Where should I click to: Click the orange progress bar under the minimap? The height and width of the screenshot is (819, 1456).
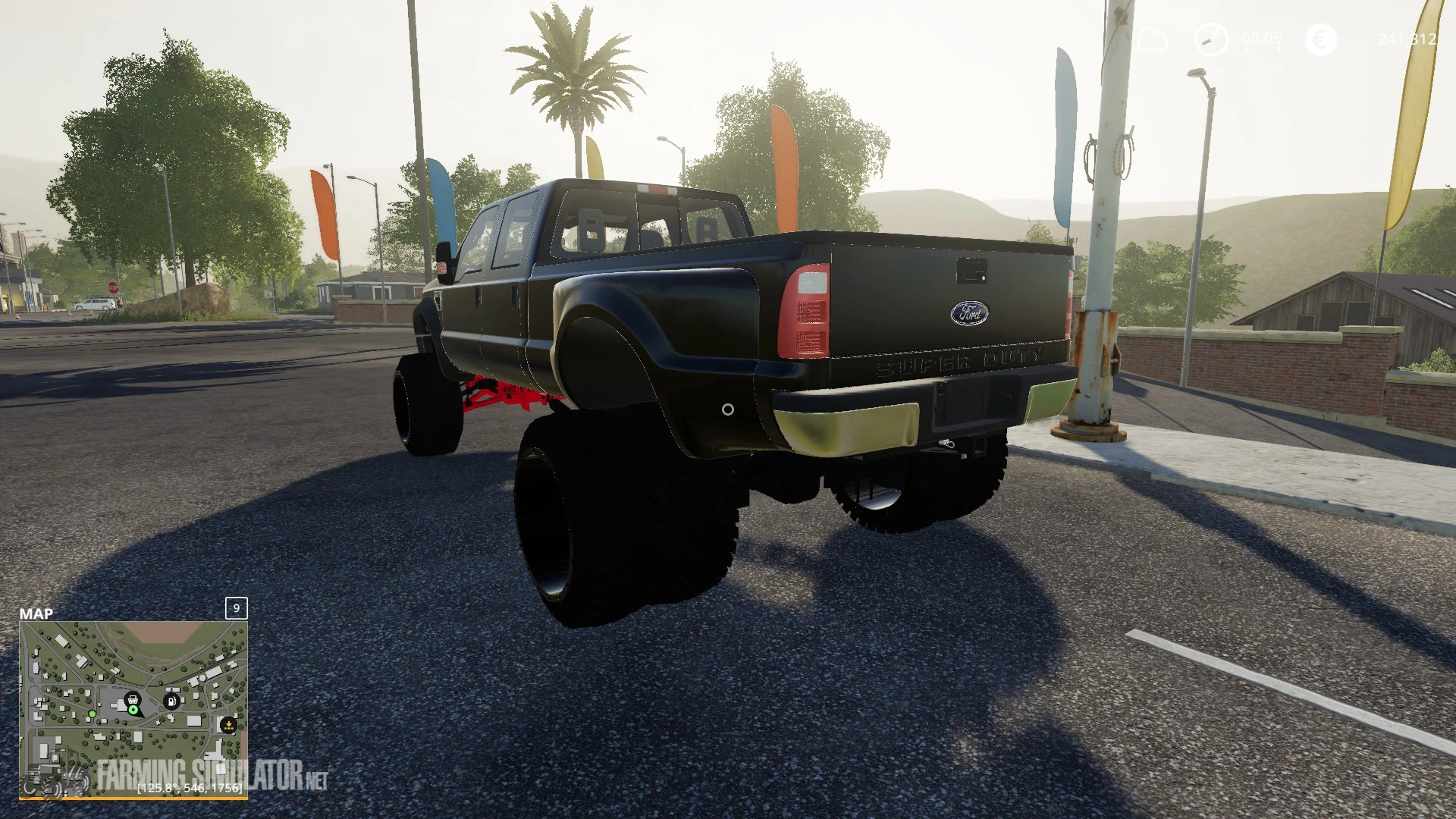tap(134, 798)
